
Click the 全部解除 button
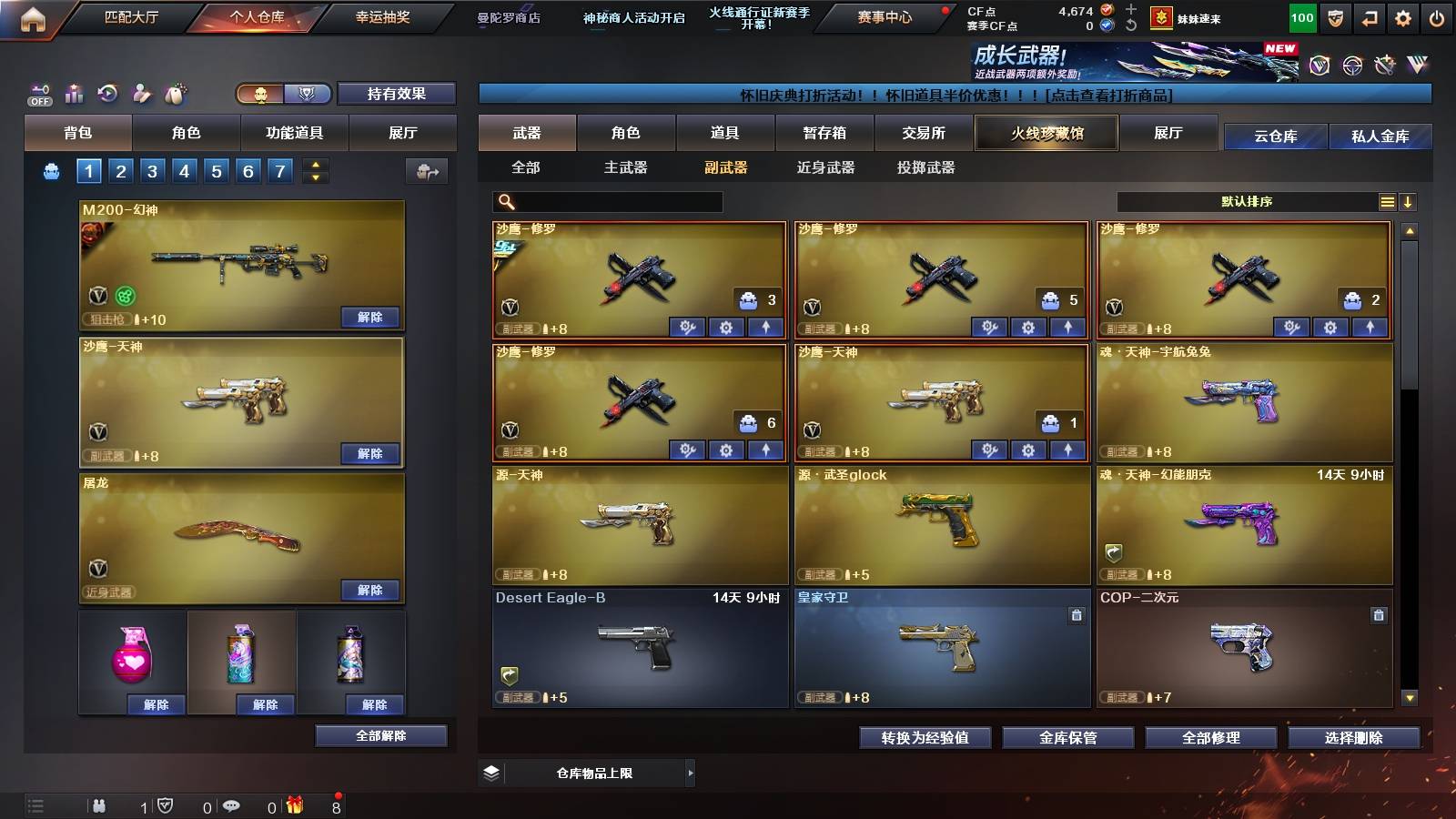381,735
